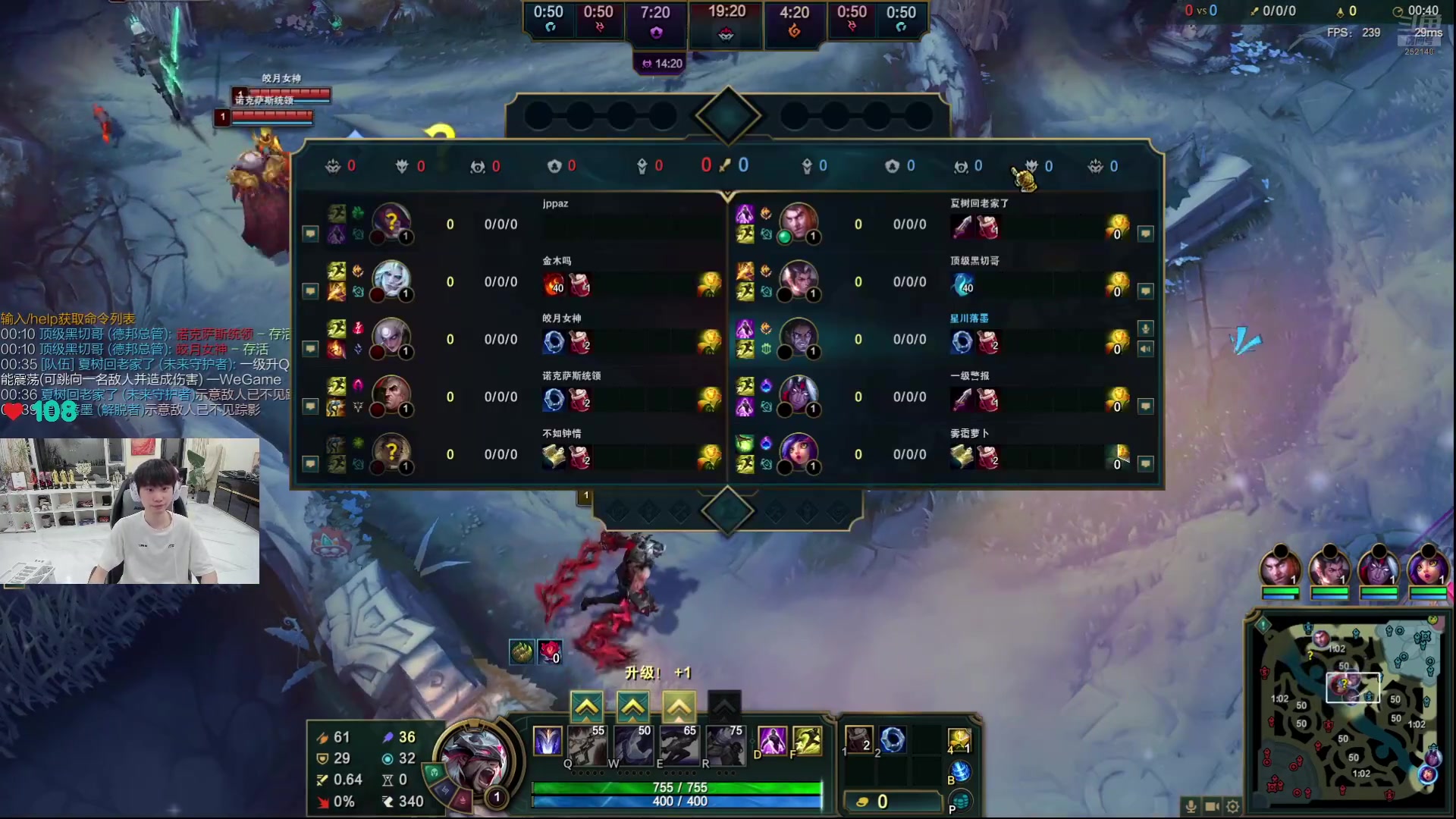1456x819 pixels.
Task: Mute chat for scoreboard player 一级警报
Action: (1145, 406)
